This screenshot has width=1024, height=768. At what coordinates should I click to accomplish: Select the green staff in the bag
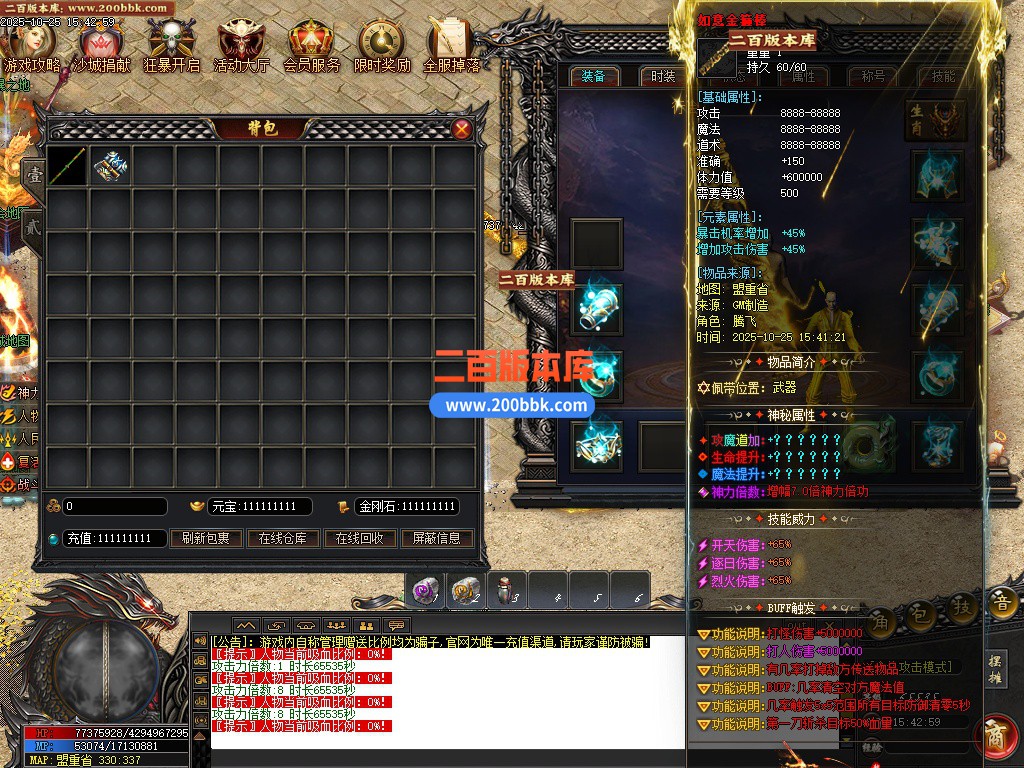point(68,166)
